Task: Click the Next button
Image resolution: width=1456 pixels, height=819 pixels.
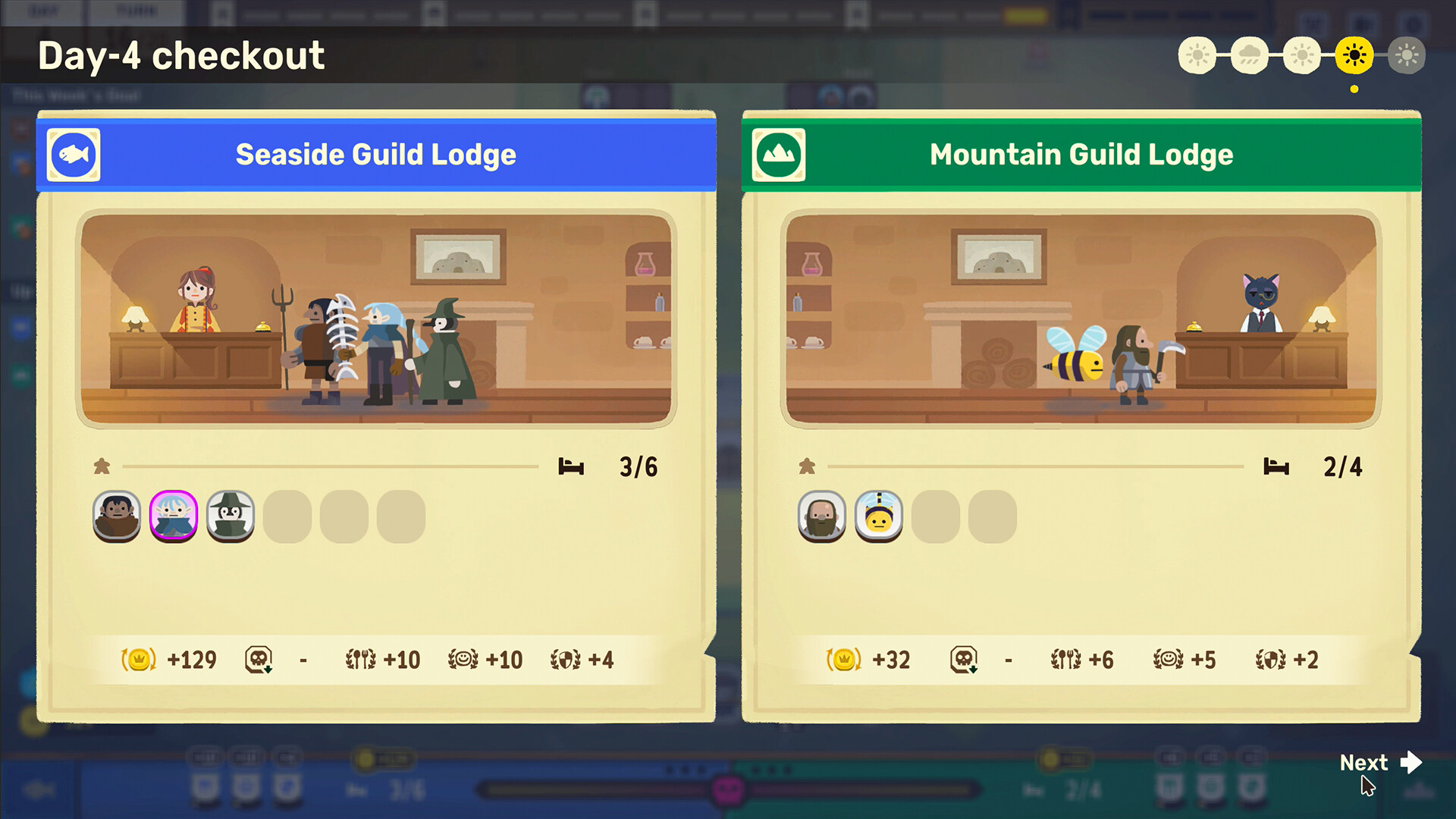Action: pyautogui.click(x=1379, y=763)
